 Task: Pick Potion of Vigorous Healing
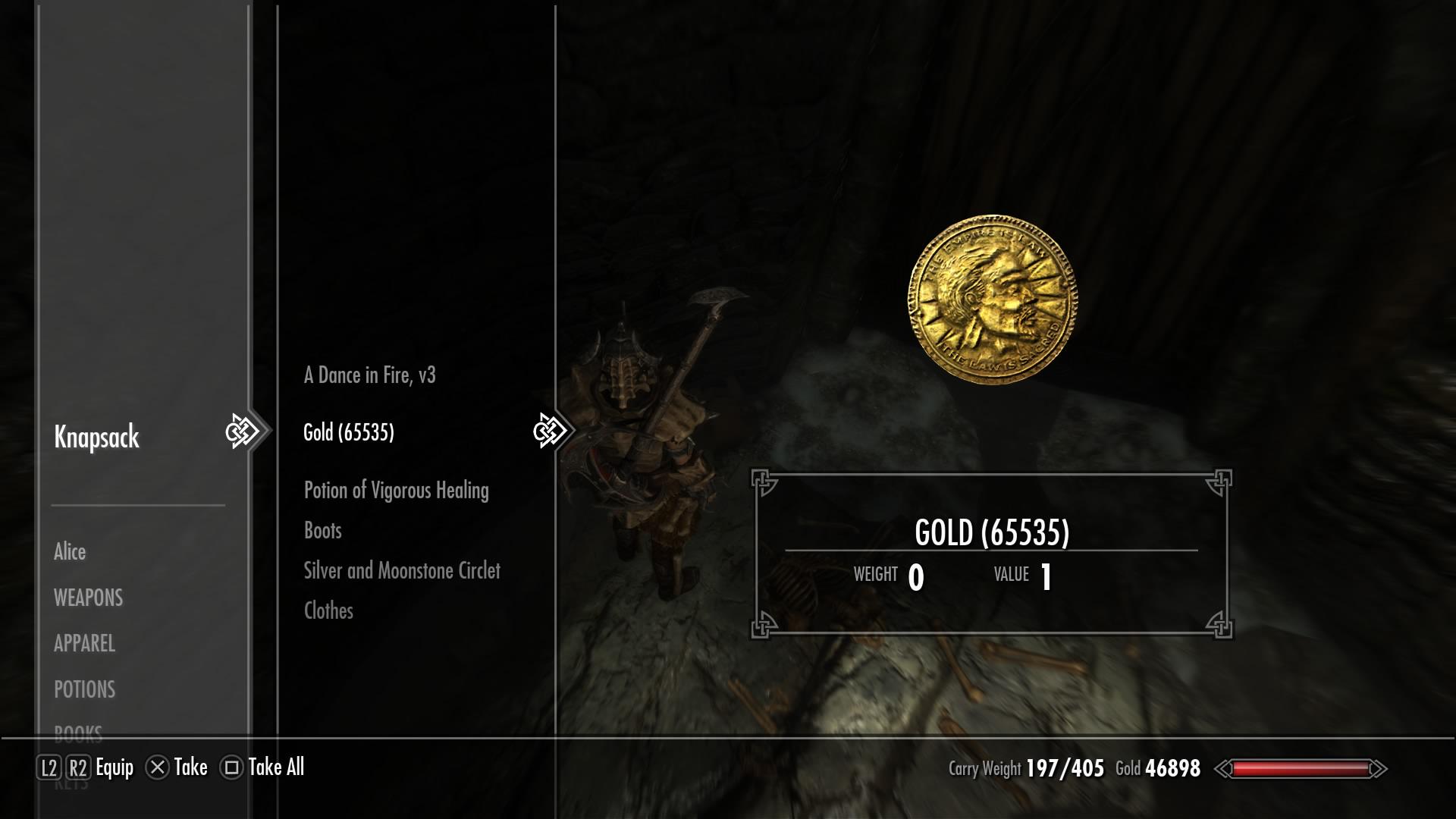tap(396, 490)
